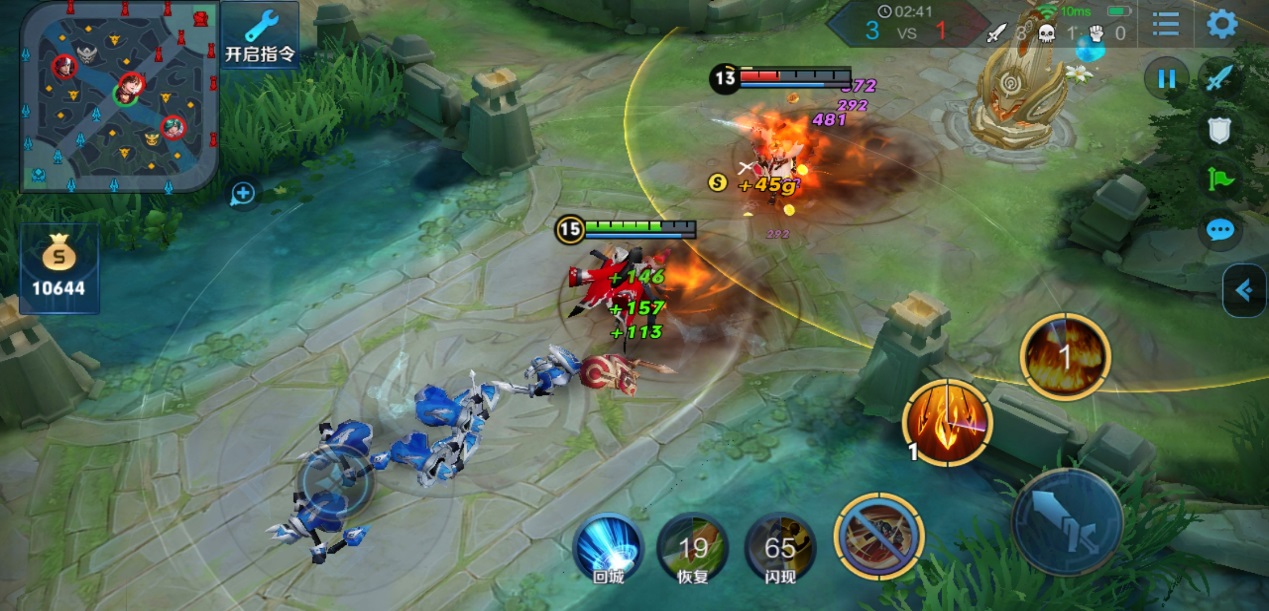Use the 恢复 heal spell
1269x611 pixels.
692,549
